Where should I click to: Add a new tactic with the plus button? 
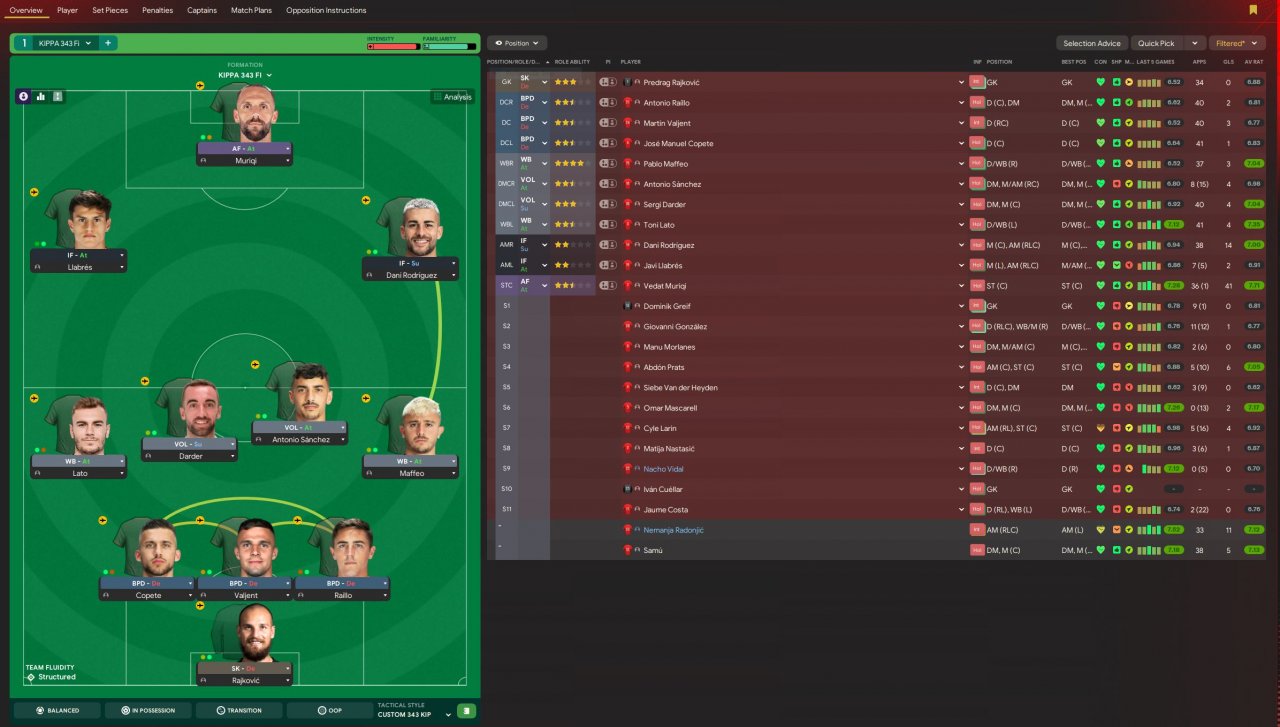pos(107,43)
